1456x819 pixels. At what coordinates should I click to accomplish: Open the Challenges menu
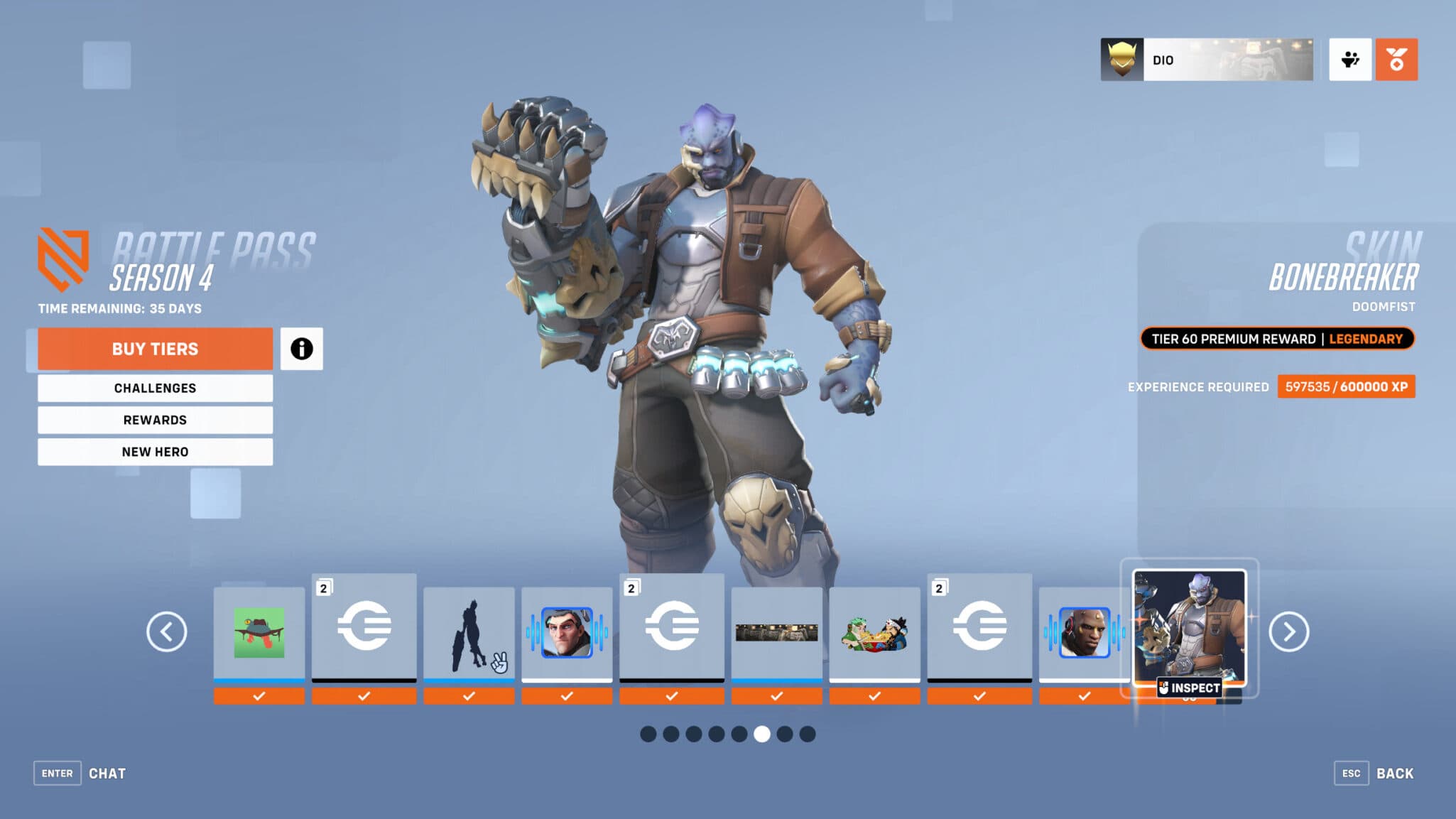click(155, 388)
